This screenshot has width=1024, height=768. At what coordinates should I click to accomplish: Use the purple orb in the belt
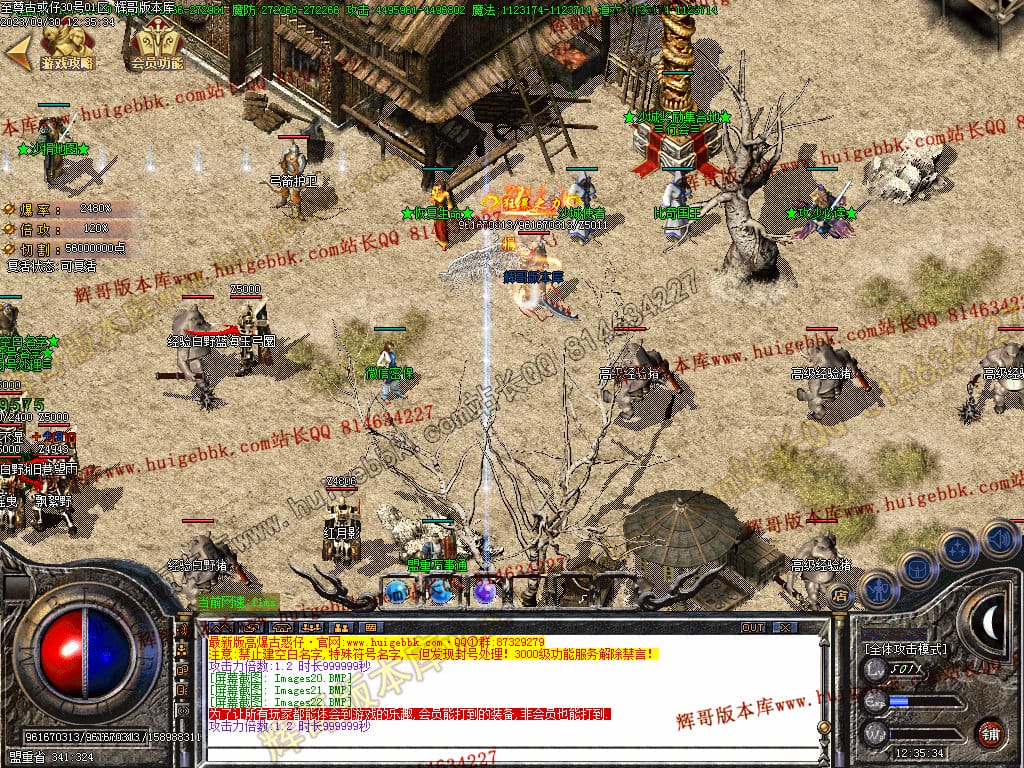[x=484, y=591]
